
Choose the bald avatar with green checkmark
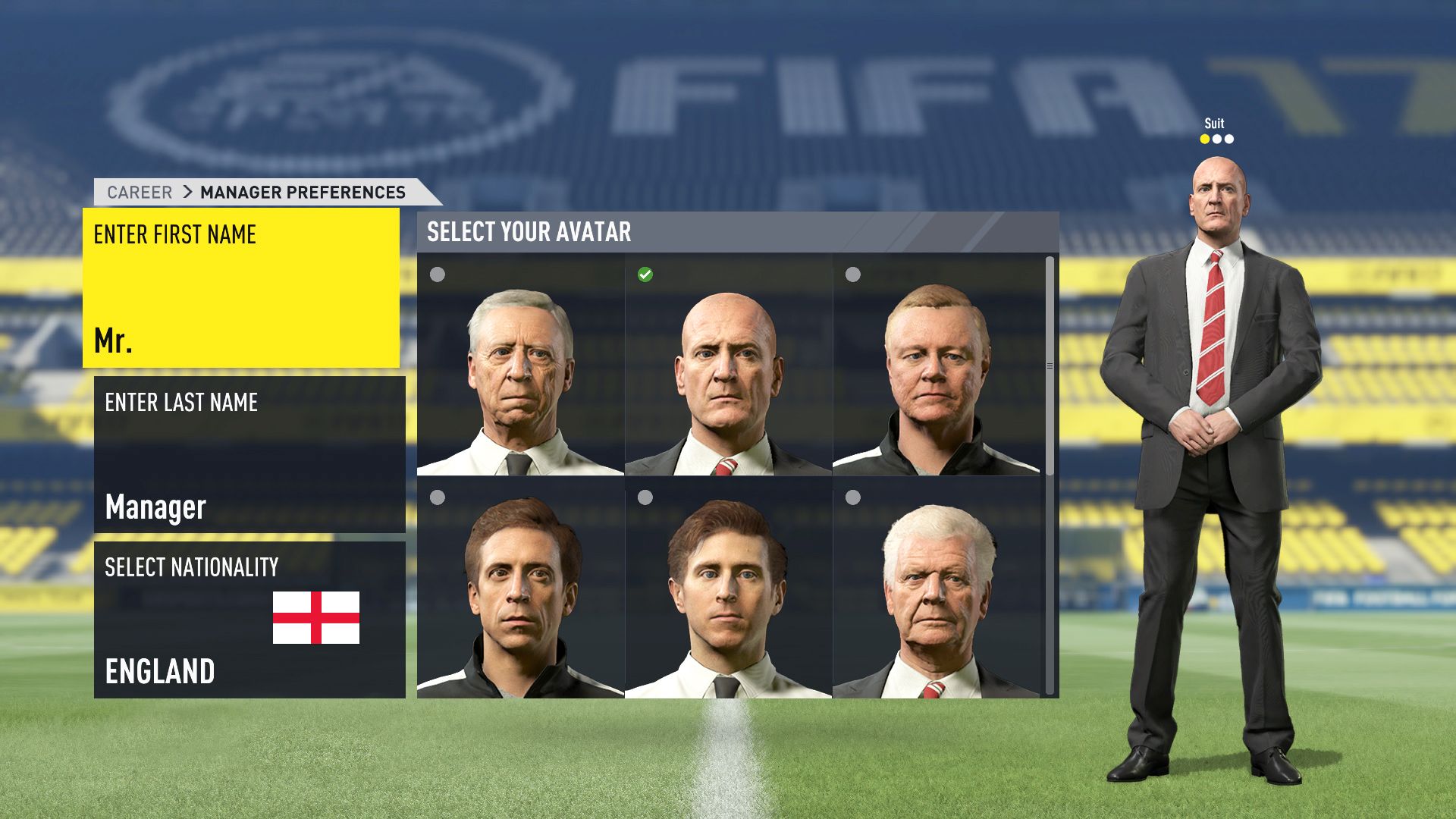pyautogui.click(x=728, y=366)
